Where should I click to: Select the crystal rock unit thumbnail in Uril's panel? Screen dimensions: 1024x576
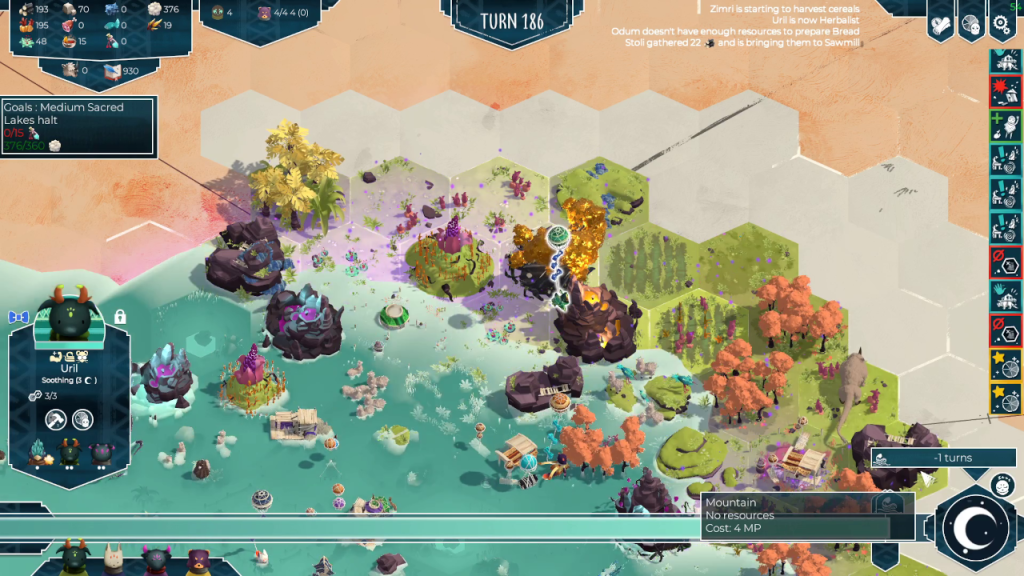click(41, 453)
